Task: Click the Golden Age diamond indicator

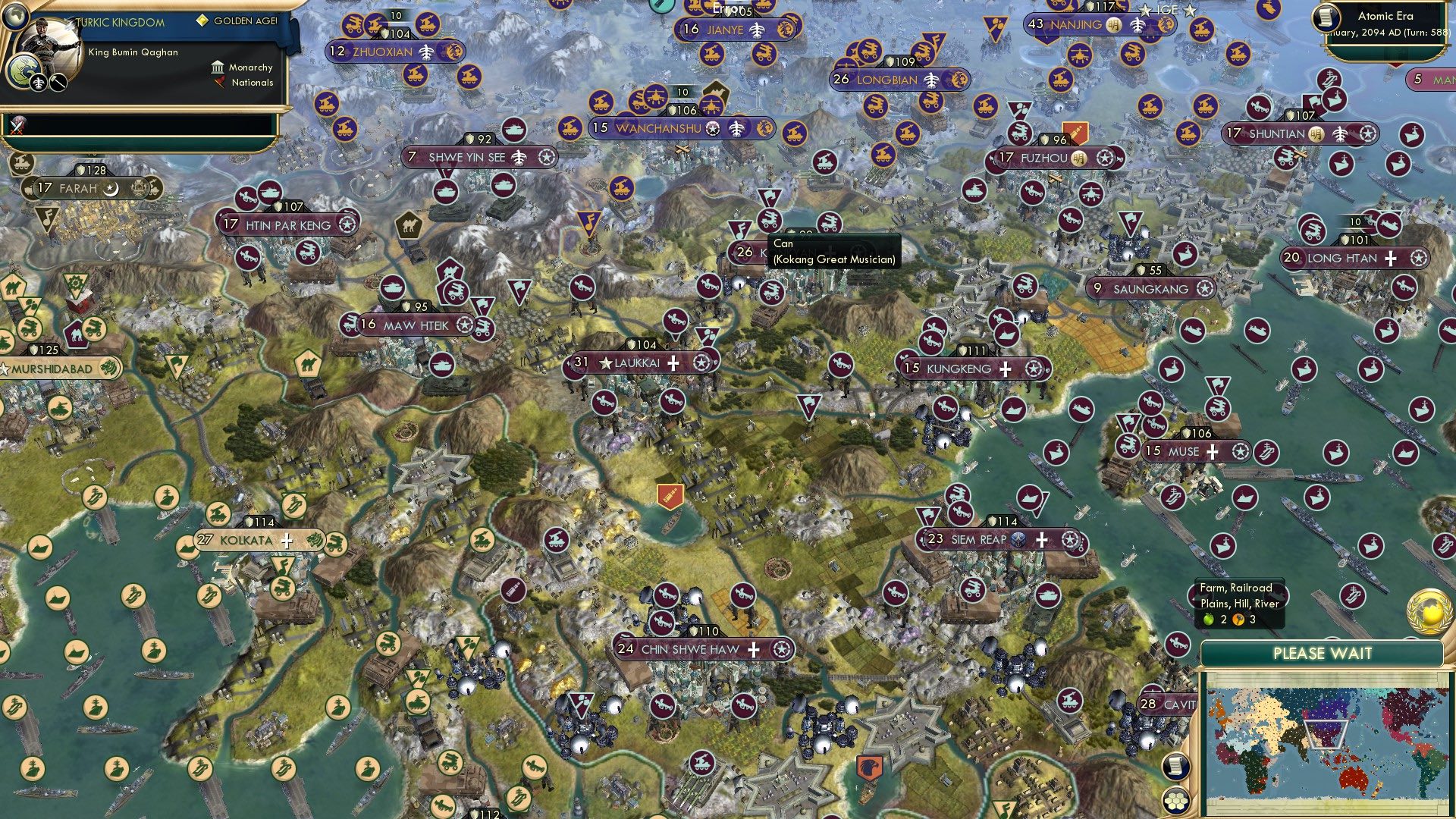Action: (x=202, y=21)
